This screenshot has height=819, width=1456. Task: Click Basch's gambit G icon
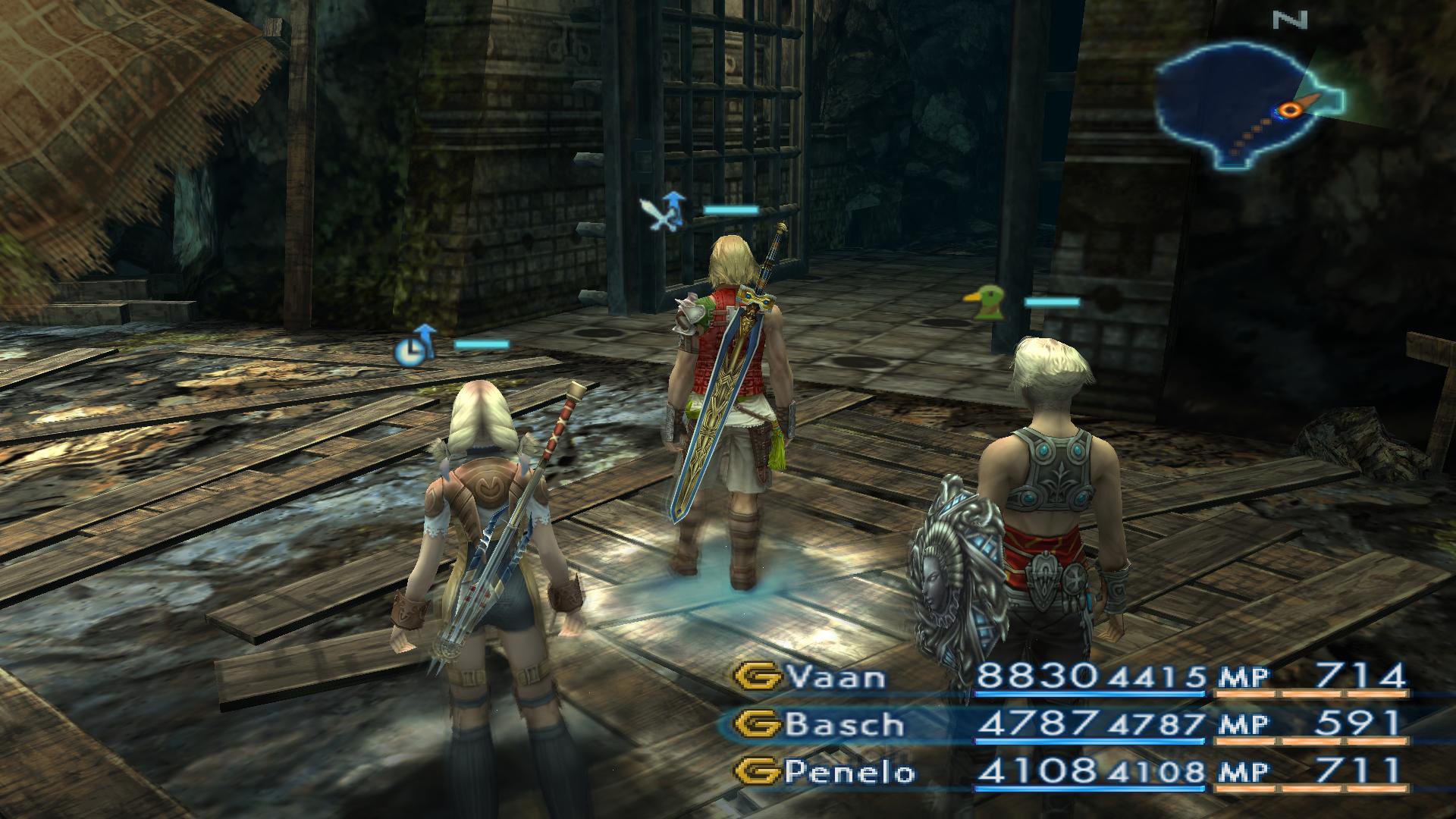pyautogui.click(x=760, y=725)
